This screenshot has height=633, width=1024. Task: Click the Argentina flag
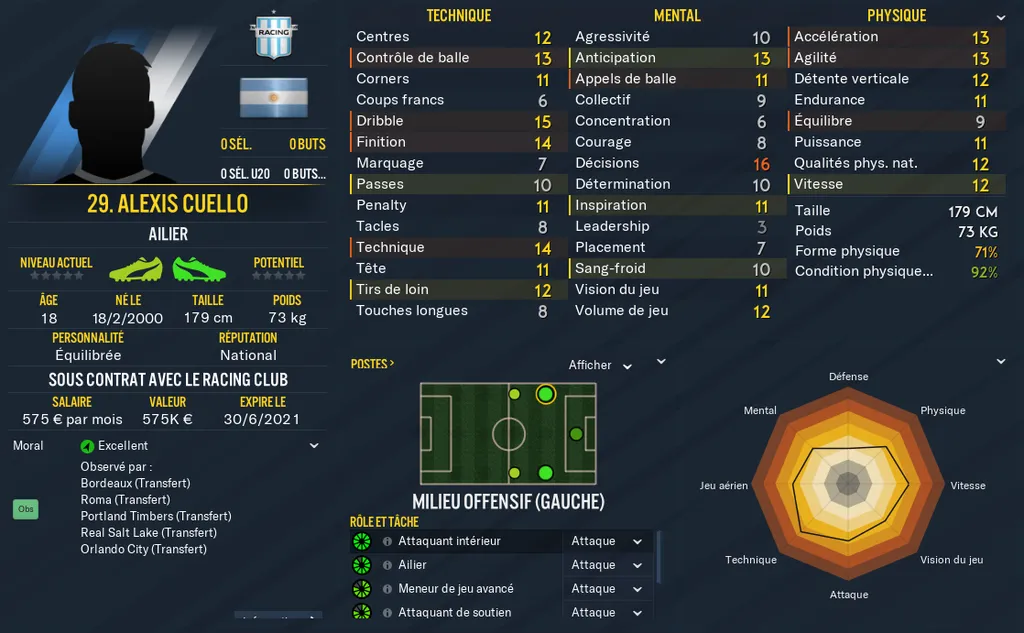click(x=273, y=97)
